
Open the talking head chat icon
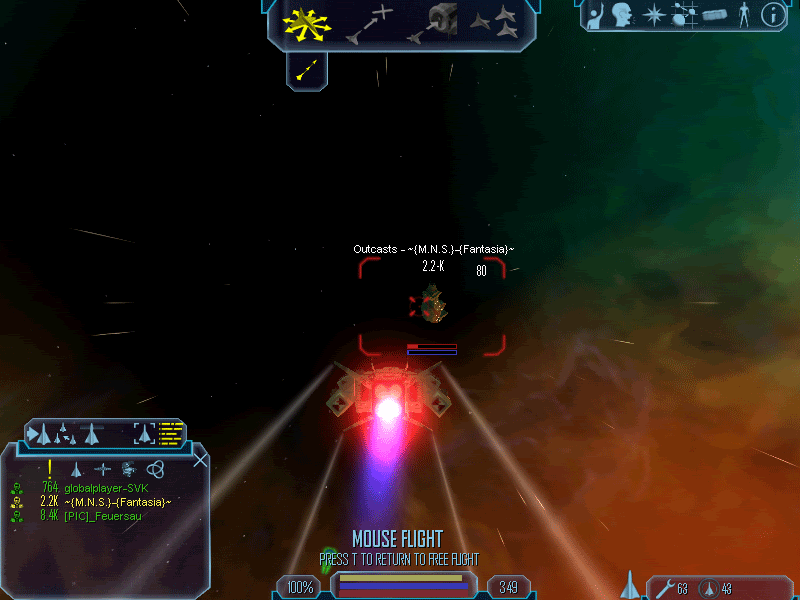624,15
